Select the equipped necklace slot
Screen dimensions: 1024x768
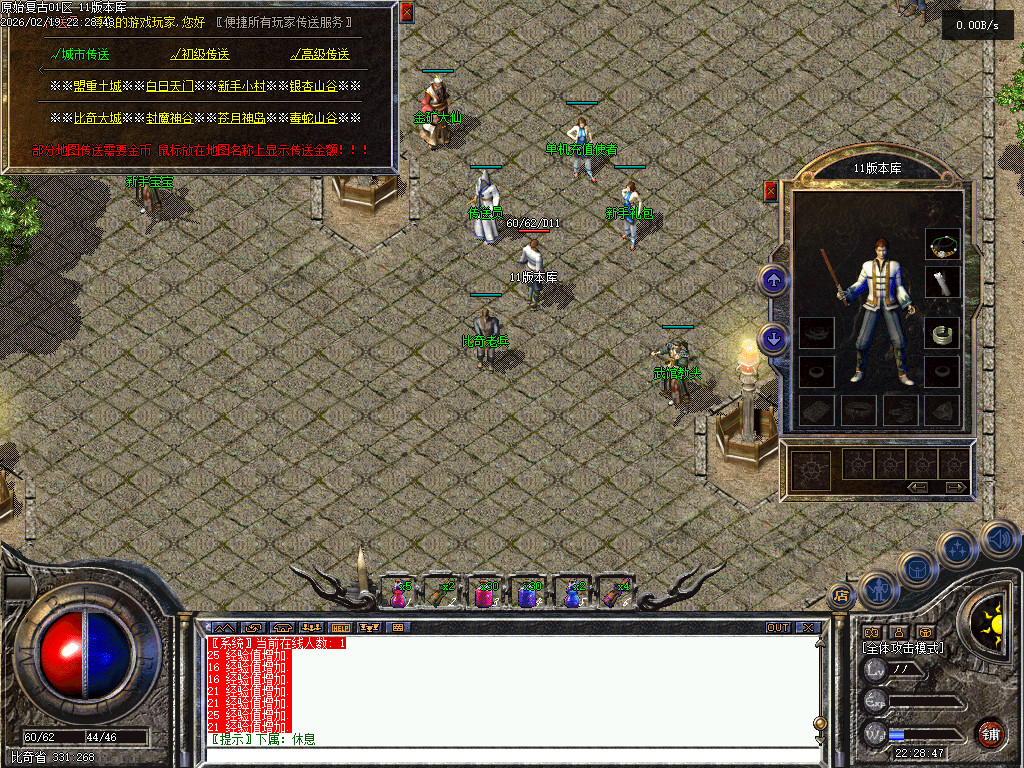click(942, 243)
